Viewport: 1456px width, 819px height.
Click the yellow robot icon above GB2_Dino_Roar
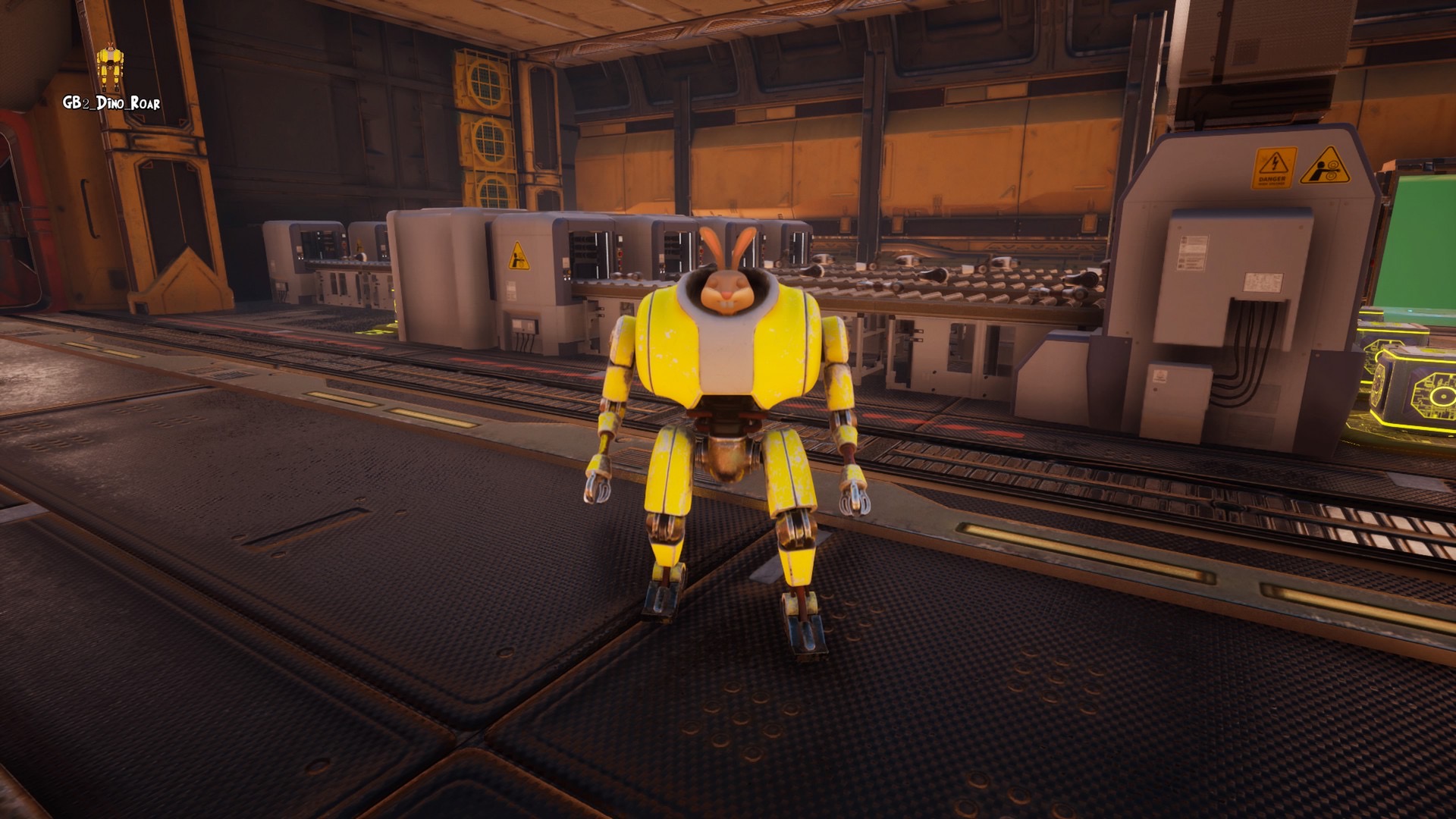[x=111, y=68]
